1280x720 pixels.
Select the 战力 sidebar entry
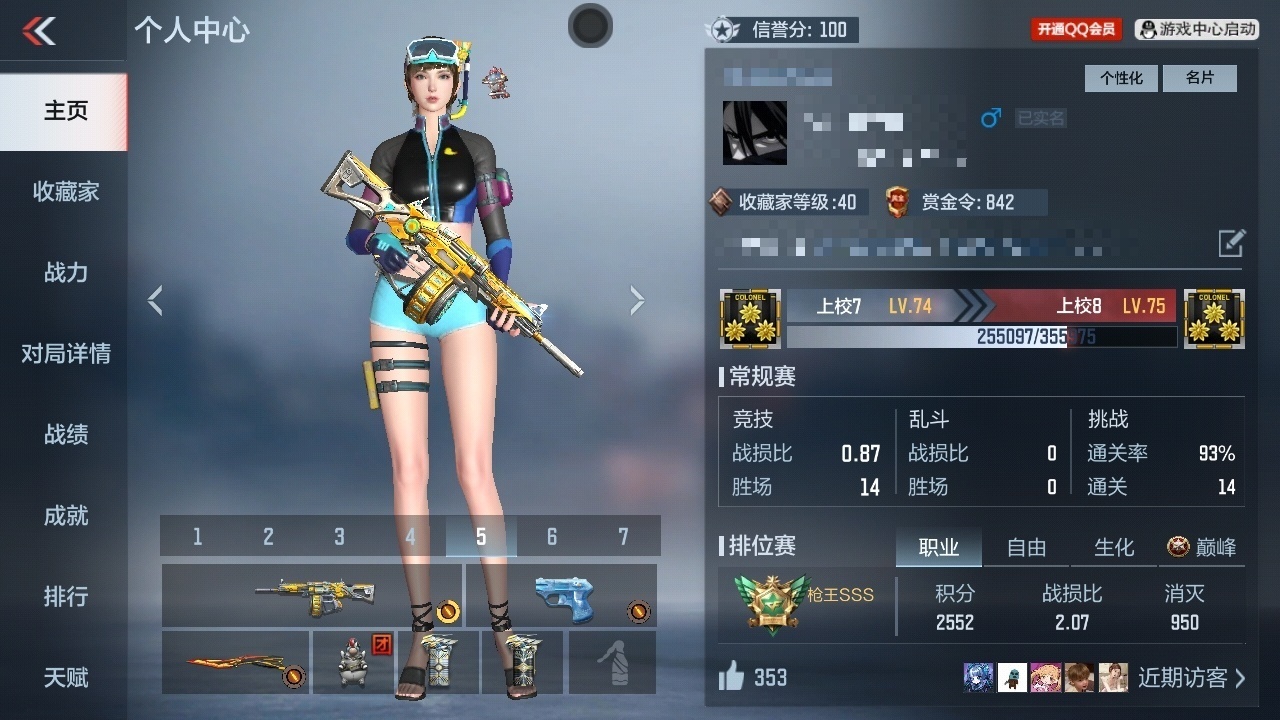click(65, 272)
